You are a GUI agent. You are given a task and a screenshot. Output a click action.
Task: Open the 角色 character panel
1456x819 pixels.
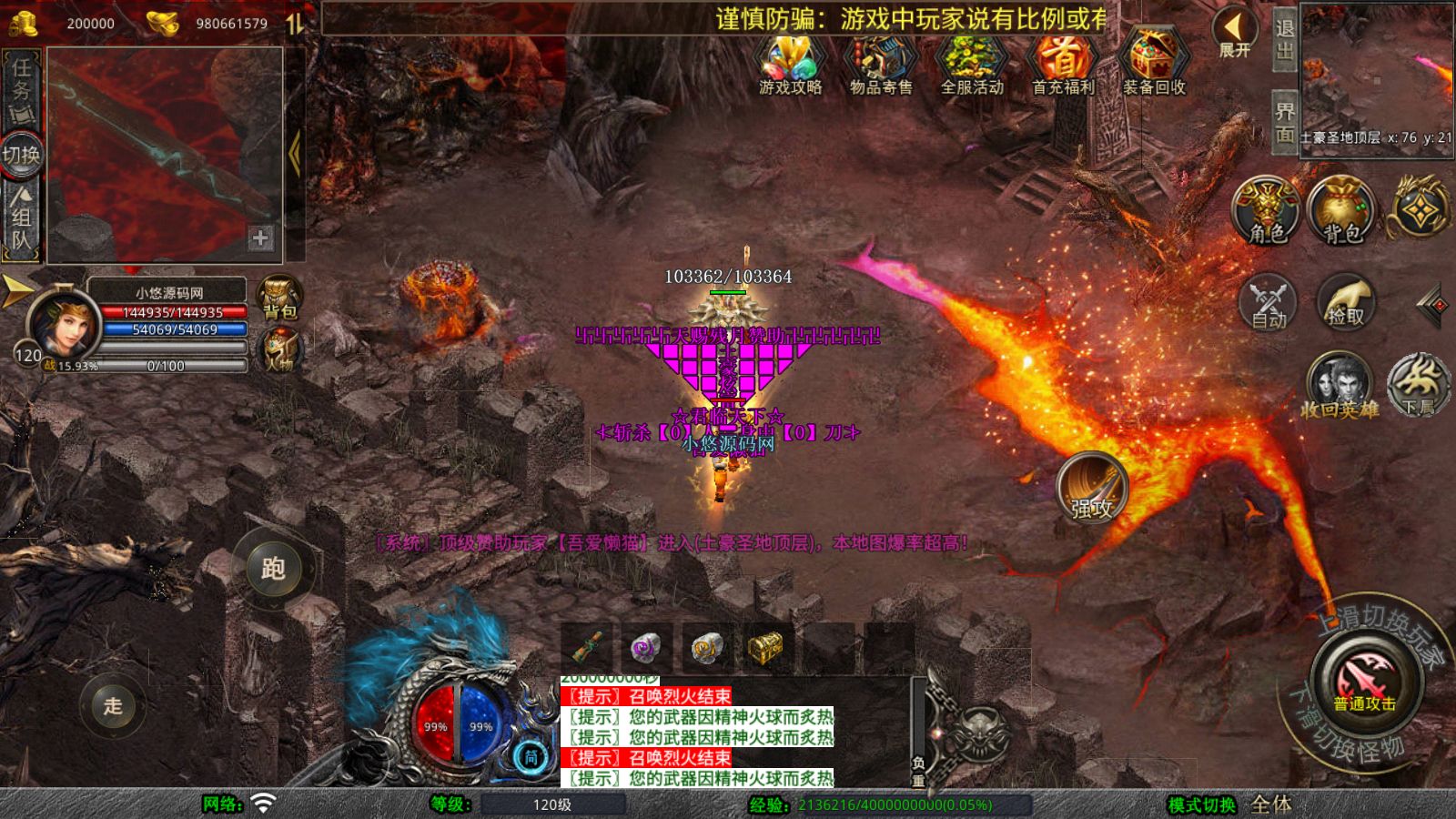click(x=1266, y=210)
